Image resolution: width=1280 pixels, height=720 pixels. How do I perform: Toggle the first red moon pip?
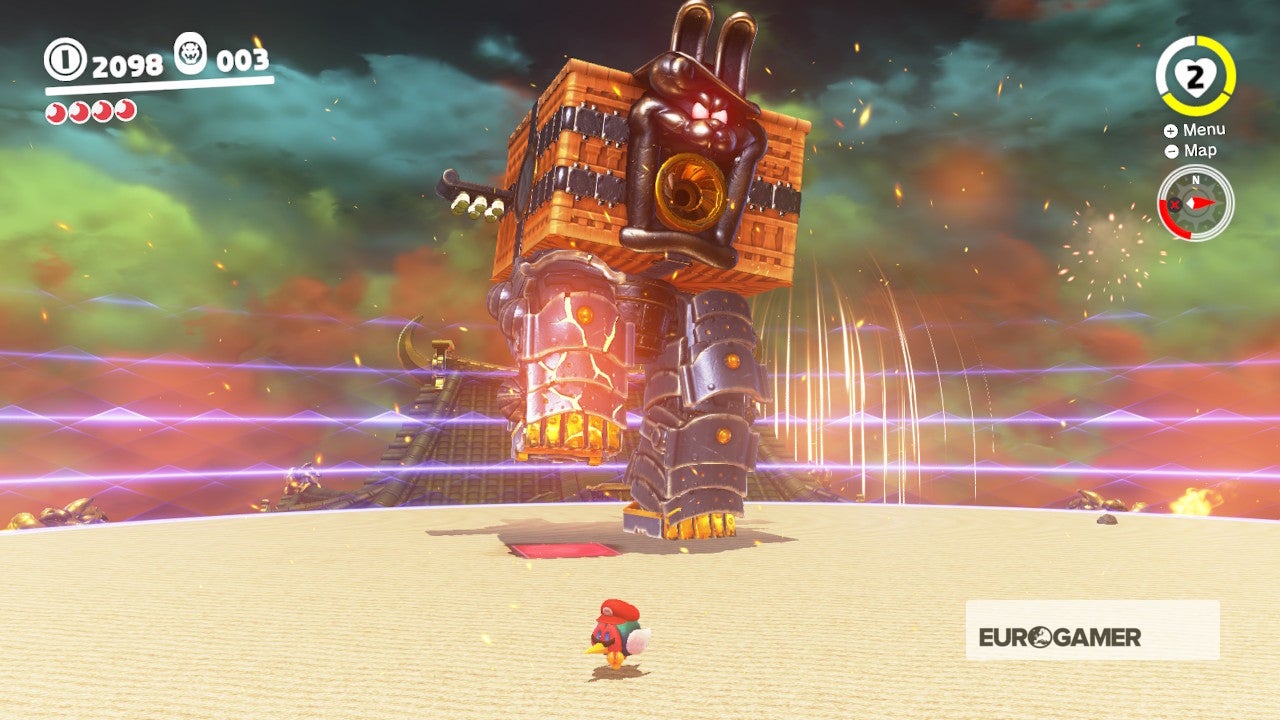tap(54, 111)
